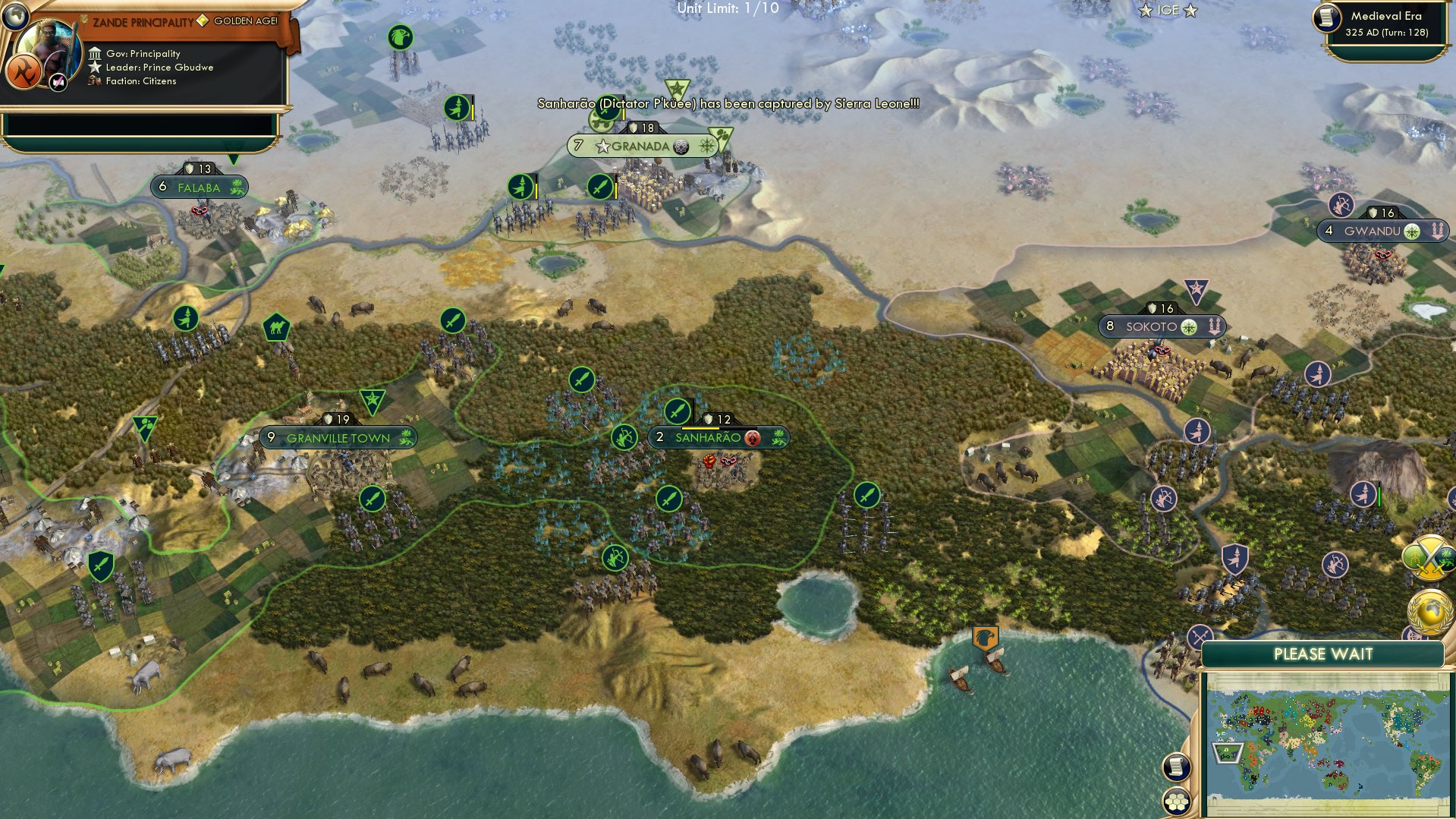The image size is (1456, 819).
Task: Click the turn counter showing 325 AD
Action: [1386, 33]
